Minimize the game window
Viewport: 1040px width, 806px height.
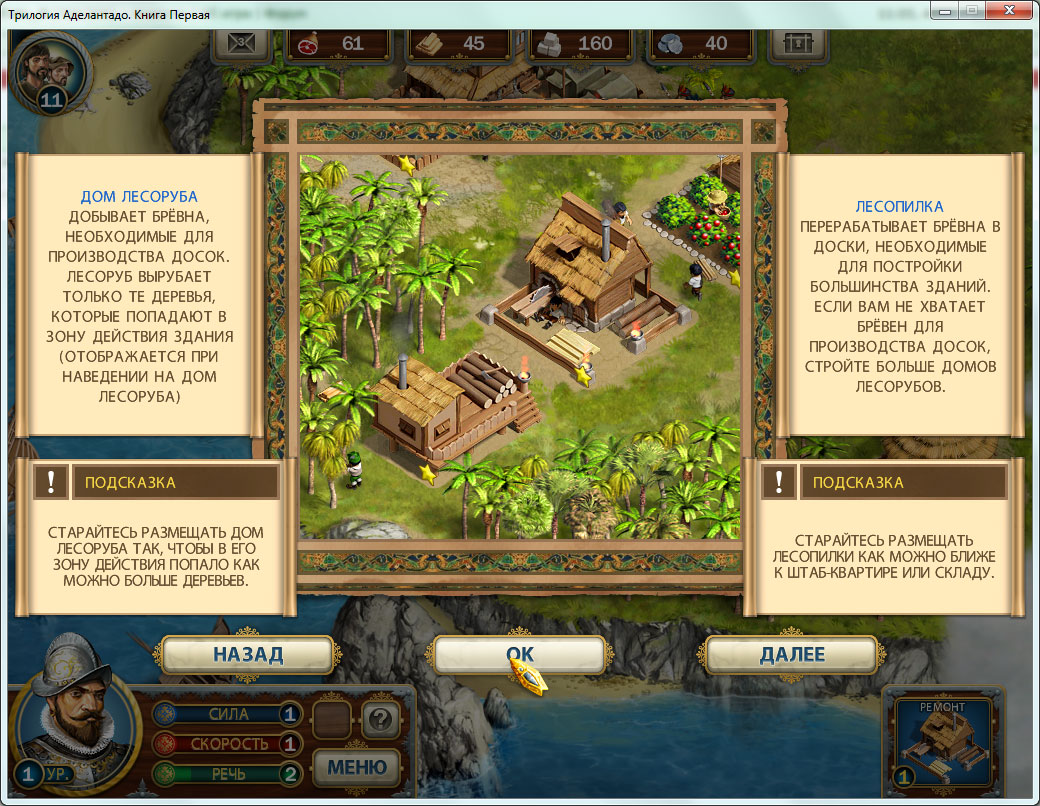click(942, 12)
